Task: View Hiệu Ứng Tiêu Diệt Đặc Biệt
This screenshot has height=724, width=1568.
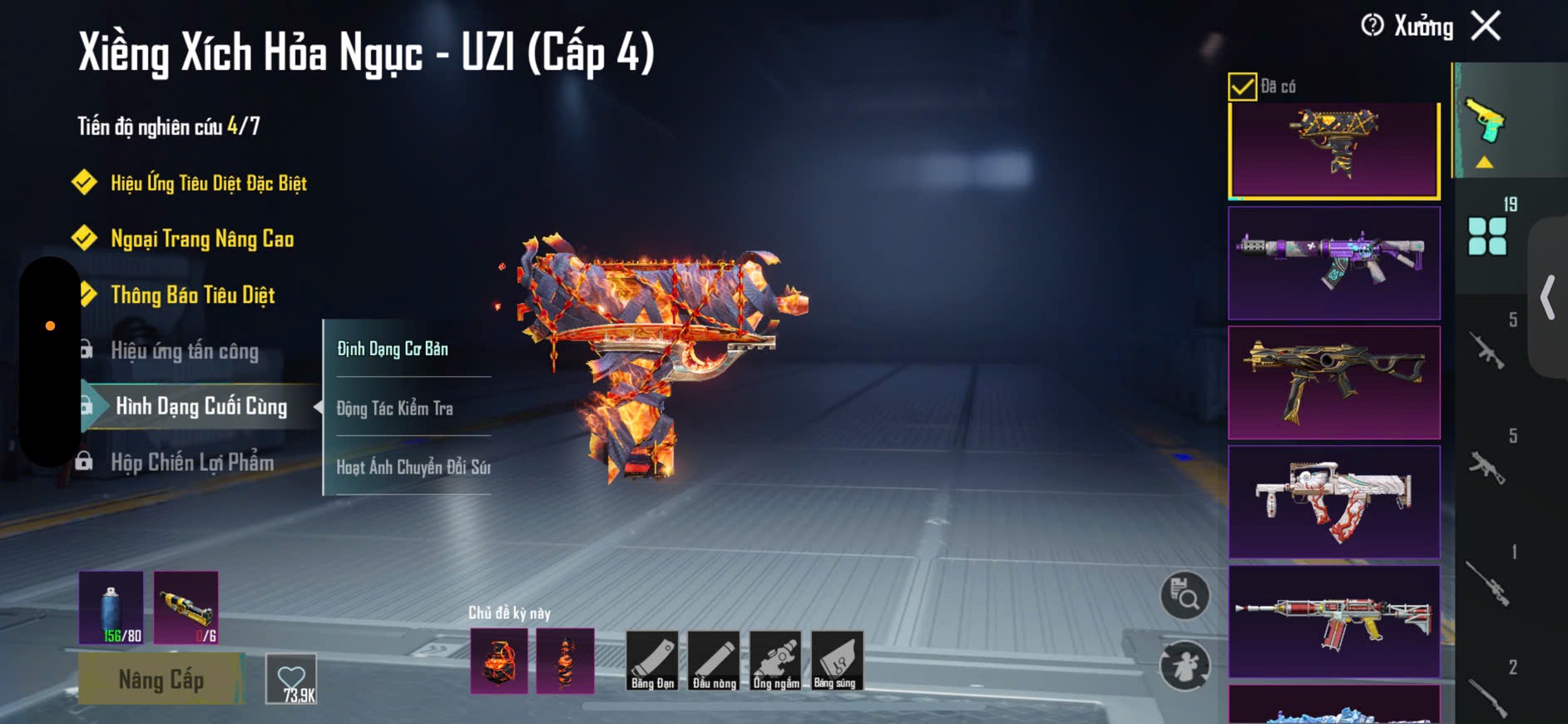Action: coord(208,183)
